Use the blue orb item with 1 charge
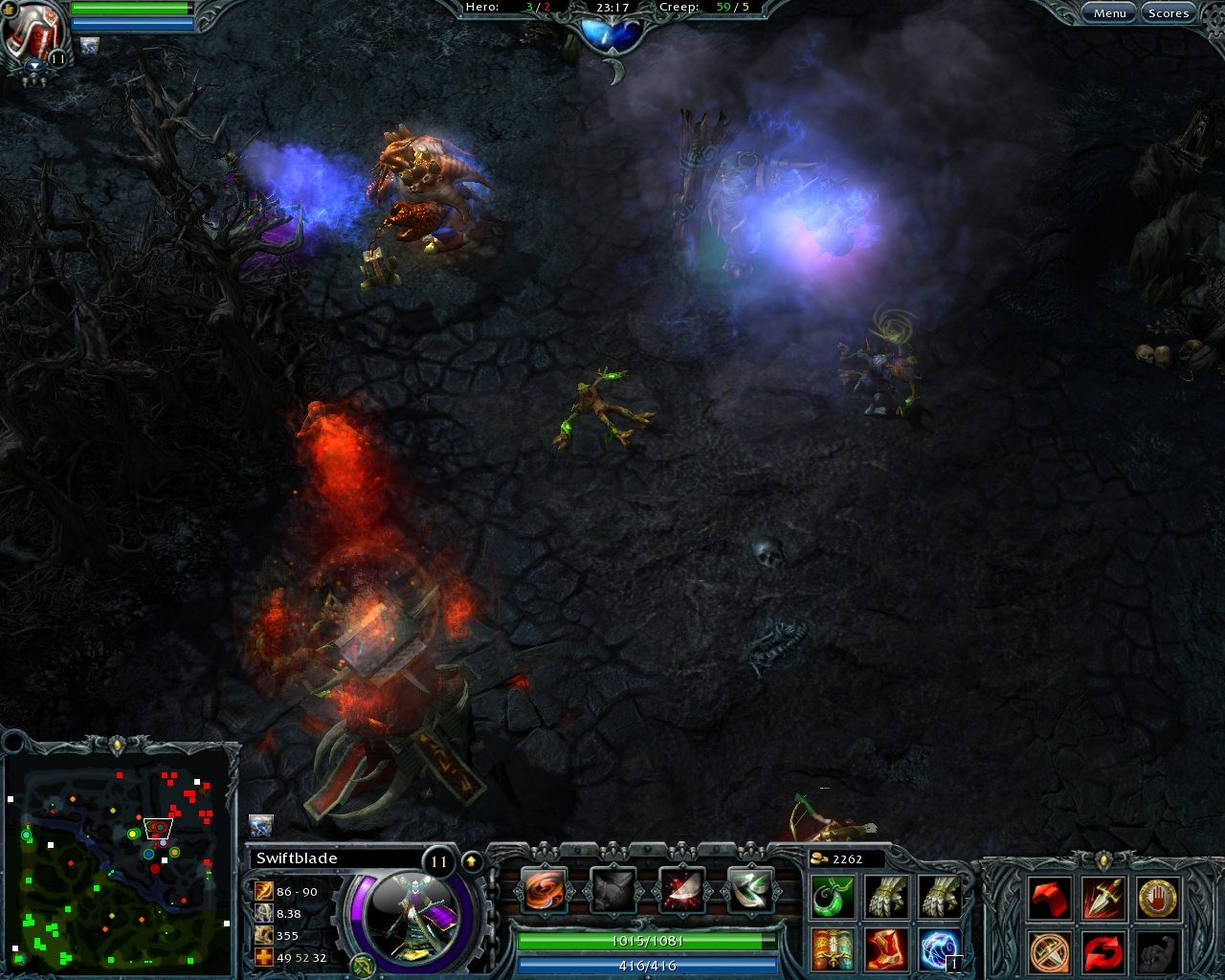Screen dimensions: 1225x980 click(x=941, y=947)
